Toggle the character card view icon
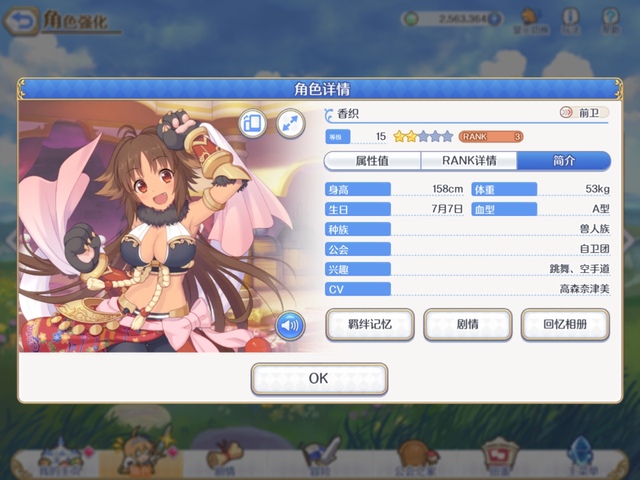This screenshot has height=480, width=640. point(254,124)
